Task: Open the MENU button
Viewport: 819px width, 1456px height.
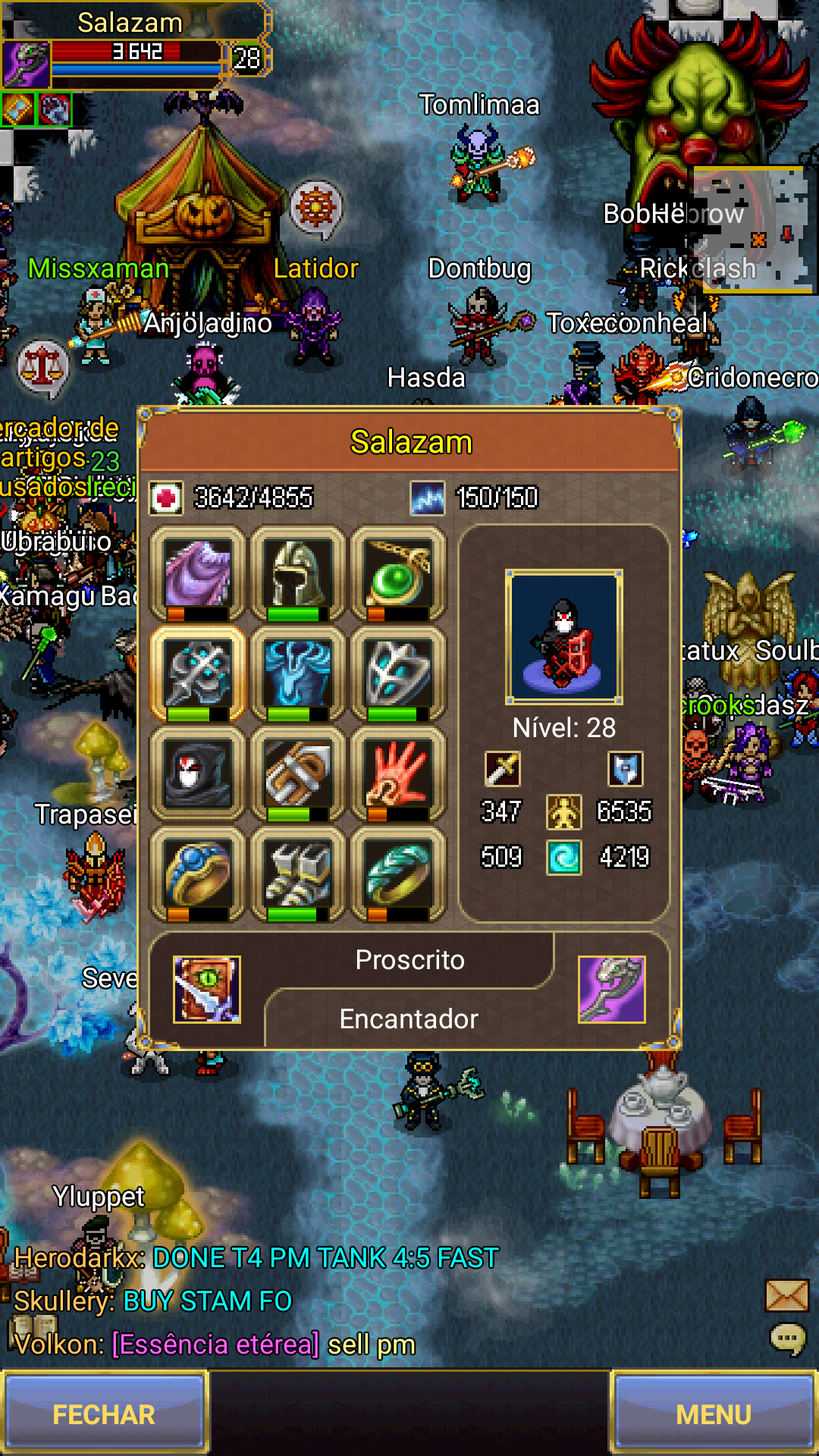Action: [x=713, y=1414]
